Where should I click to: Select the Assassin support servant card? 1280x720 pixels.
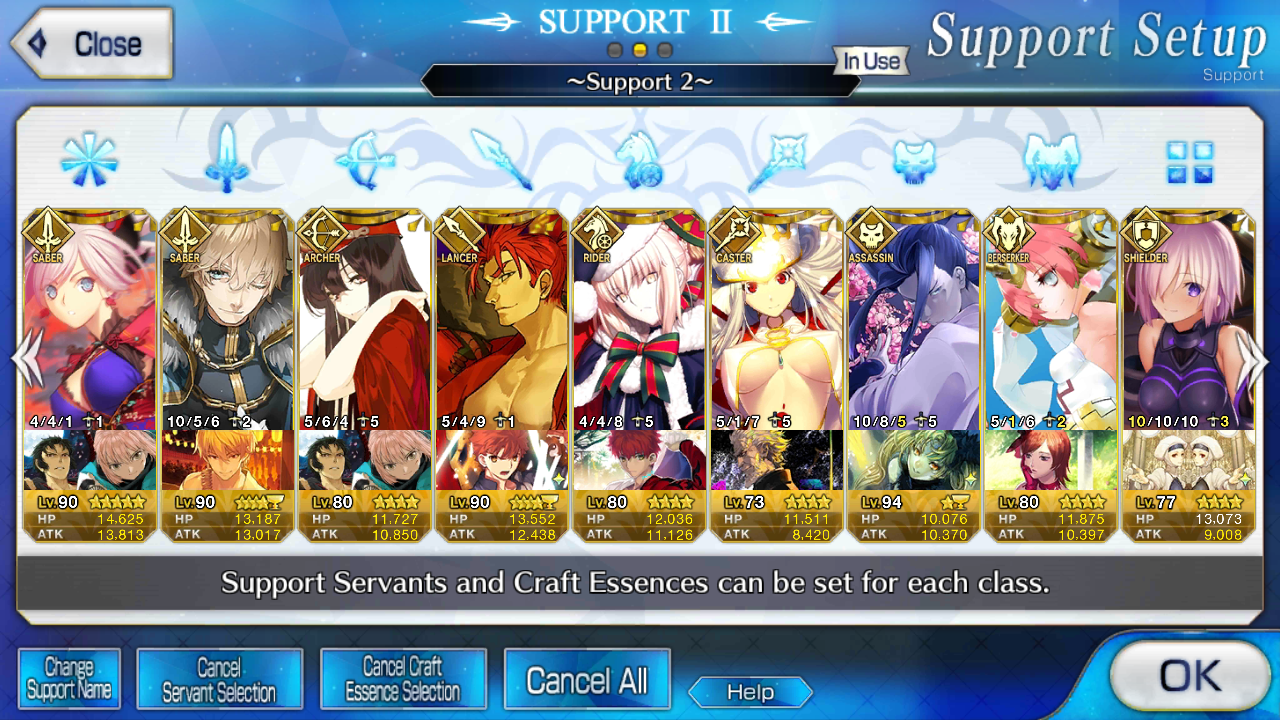[x=913, y=320]
